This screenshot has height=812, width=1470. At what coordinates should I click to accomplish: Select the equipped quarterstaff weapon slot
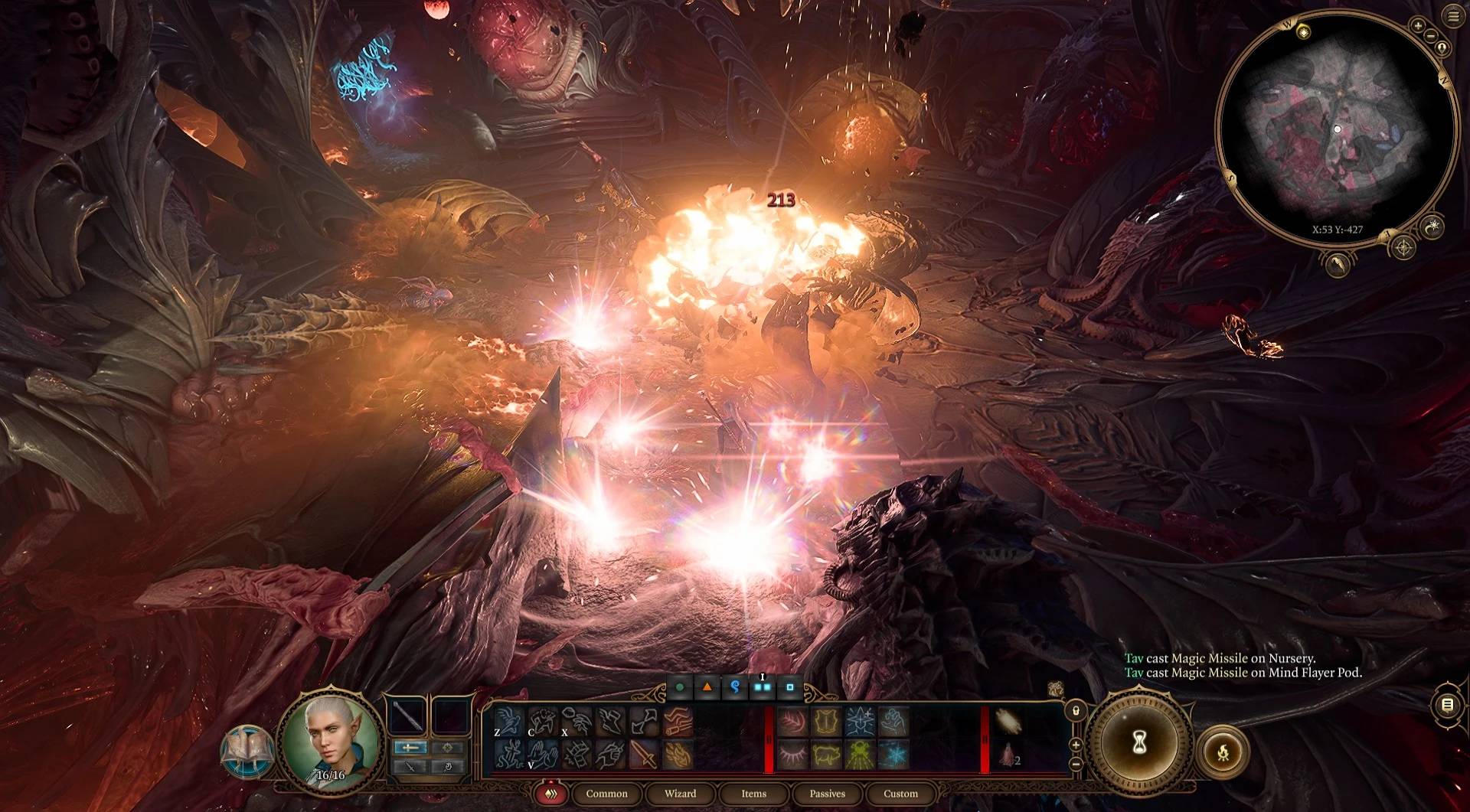pyautogui.click(x=408, y=716)
